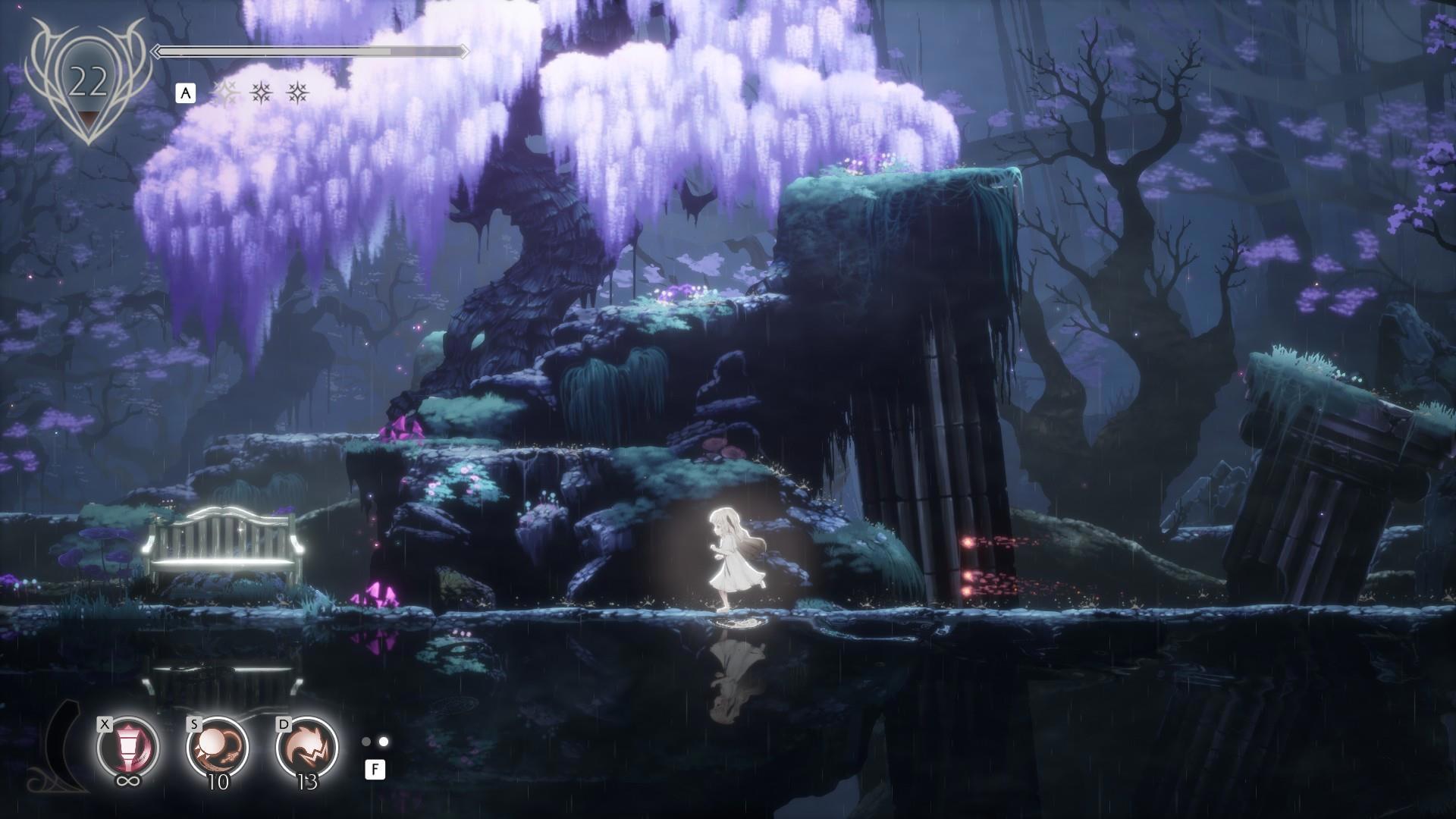Click the glowing prayer charge sparkle

[224, 93]
